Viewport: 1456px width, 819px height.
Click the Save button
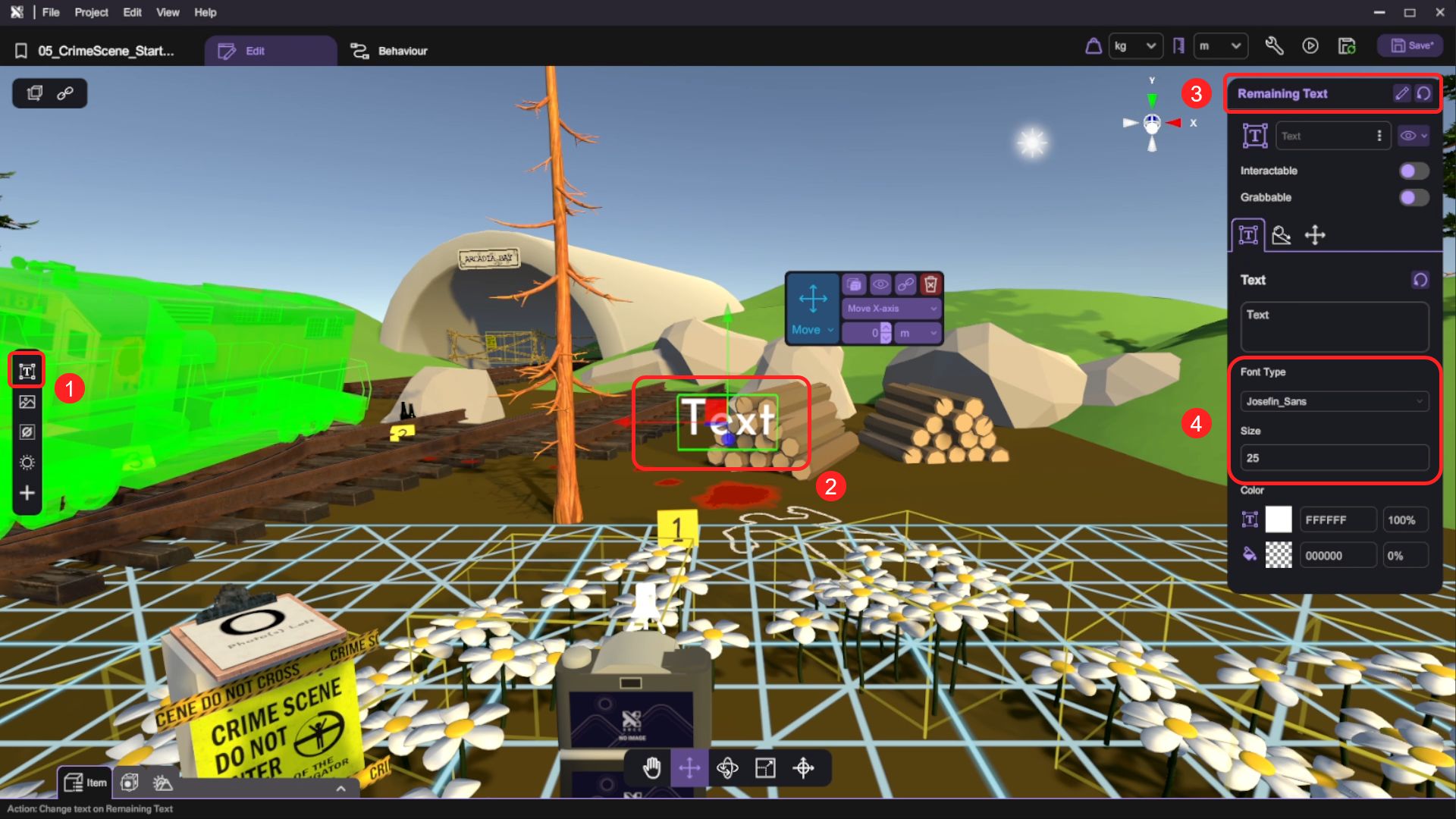point(1411,46)
